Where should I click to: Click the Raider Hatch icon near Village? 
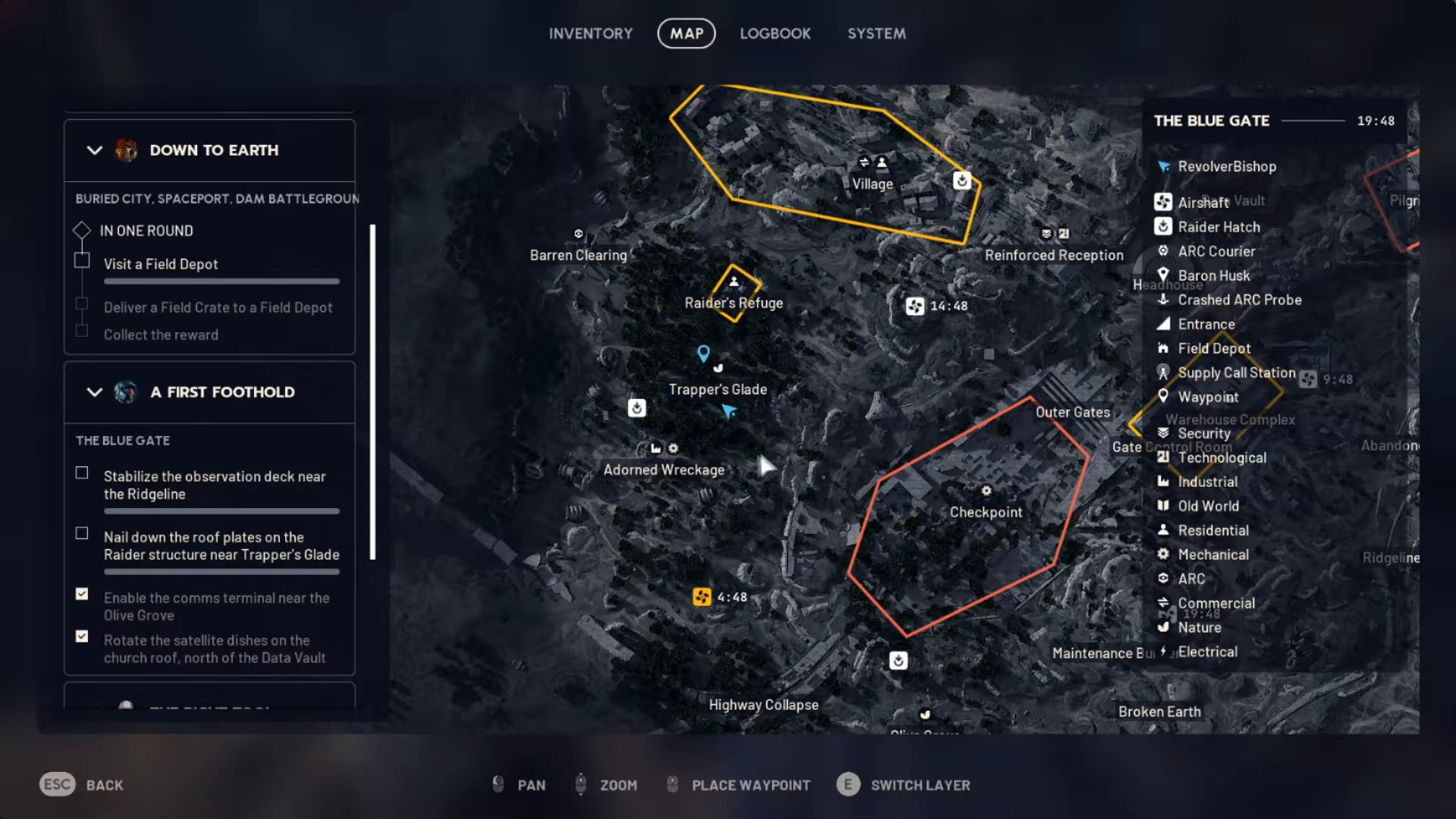click(961, 181)
